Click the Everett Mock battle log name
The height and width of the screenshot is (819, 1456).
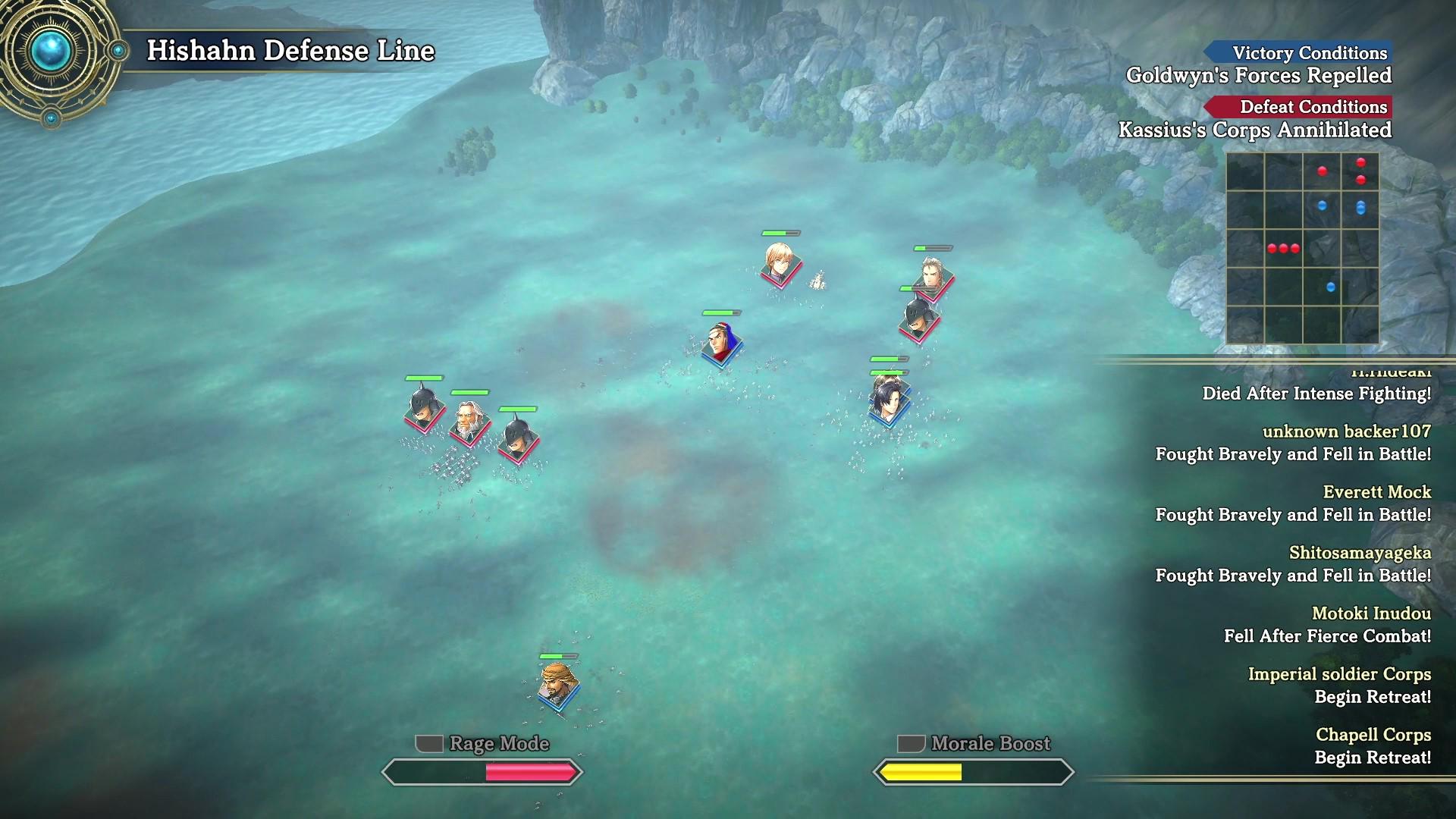pyautogui.click(x=1377, y=492)
